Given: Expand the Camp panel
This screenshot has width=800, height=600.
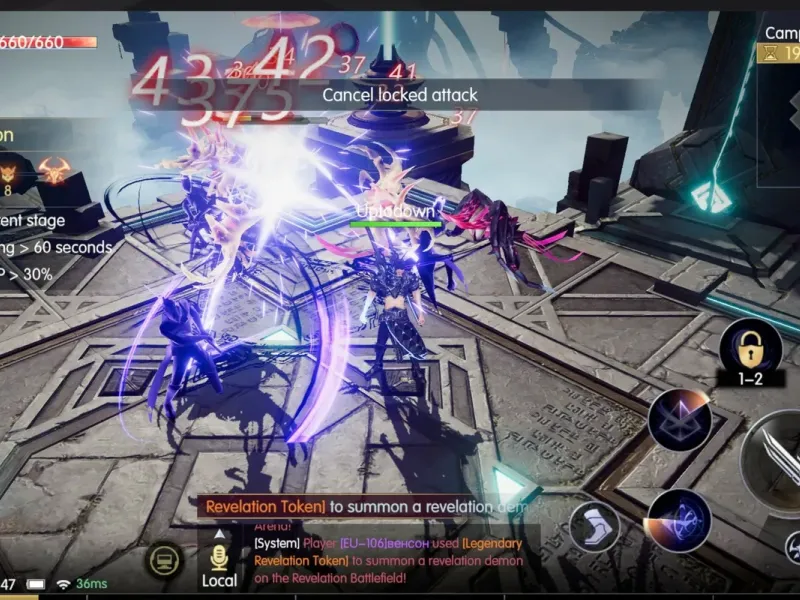Looking at the screenshot, I should (780, 44).
